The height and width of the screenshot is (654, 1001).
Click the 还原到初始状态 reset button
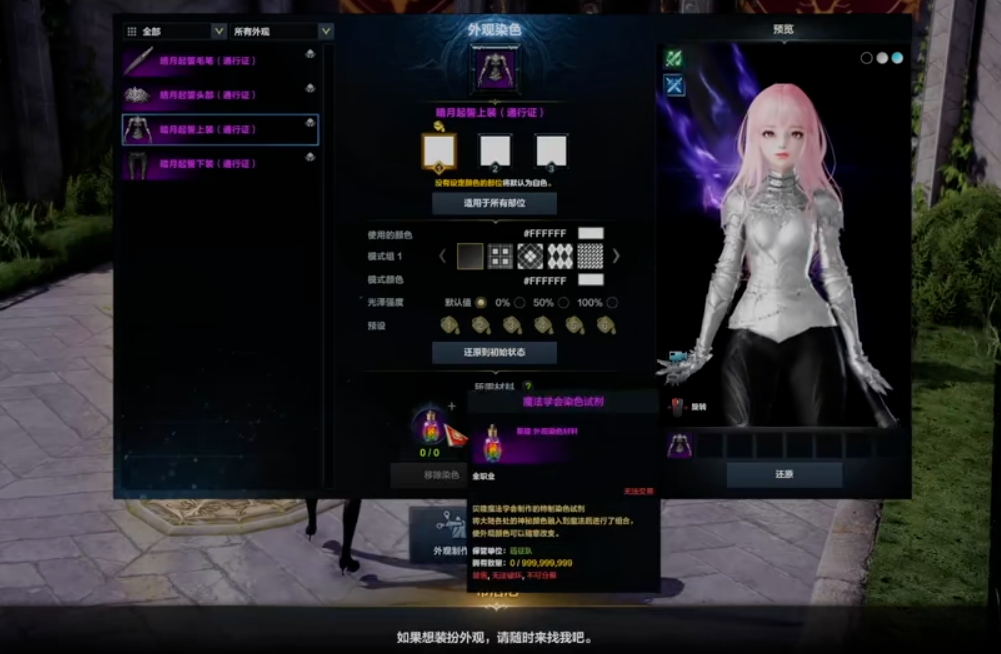(494, 352)
